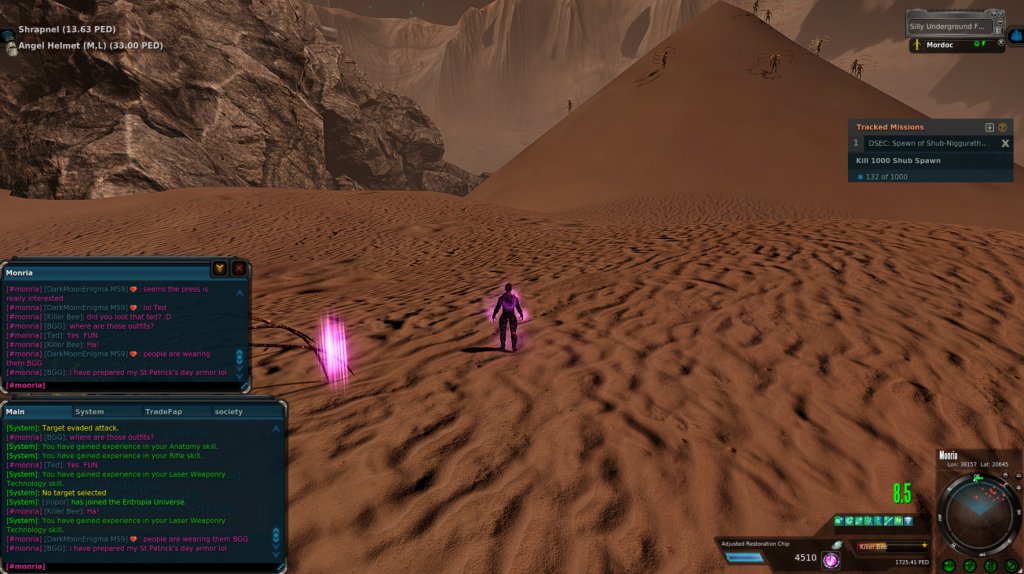Open the TradeFap chat tab
The height and width of the screenshot is (574, 1024).
pyautogui.click(x=163, y=411)
